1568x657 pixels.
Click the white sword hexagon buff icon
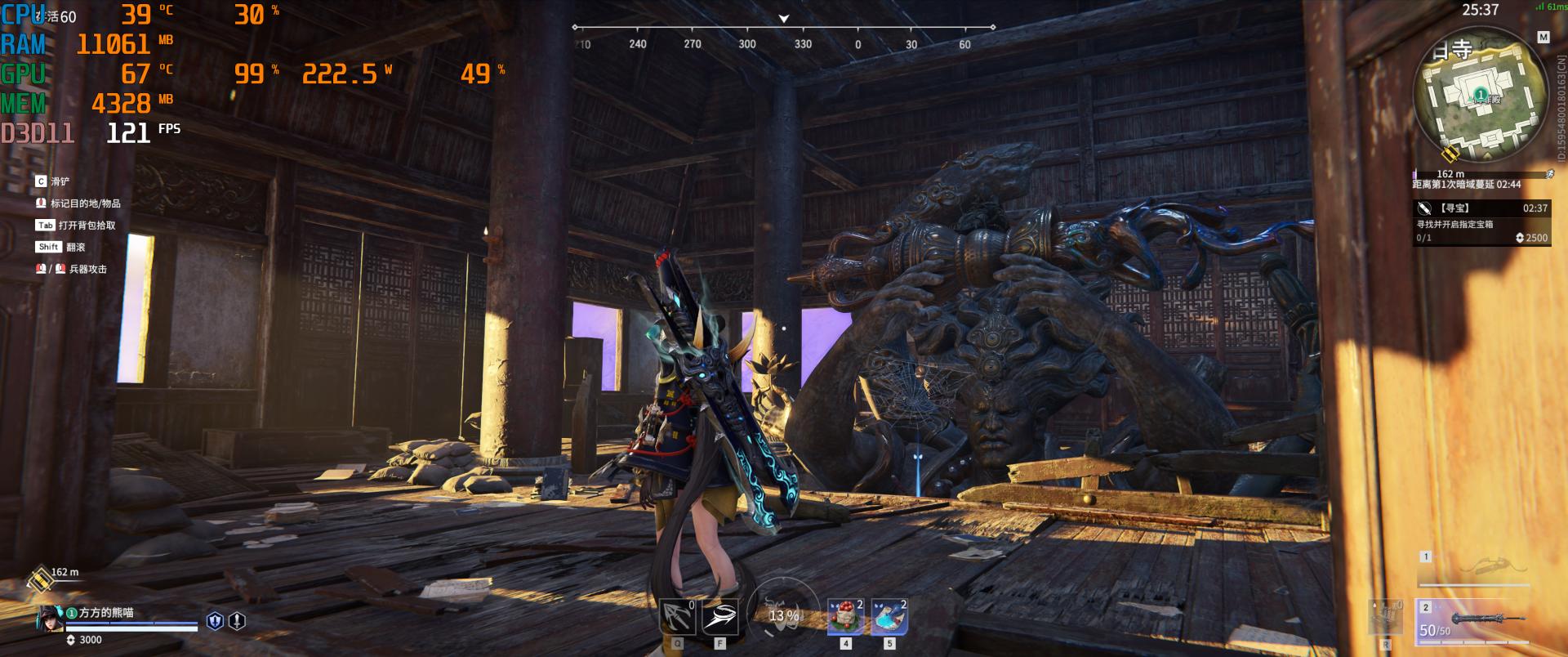pos(237,621)
